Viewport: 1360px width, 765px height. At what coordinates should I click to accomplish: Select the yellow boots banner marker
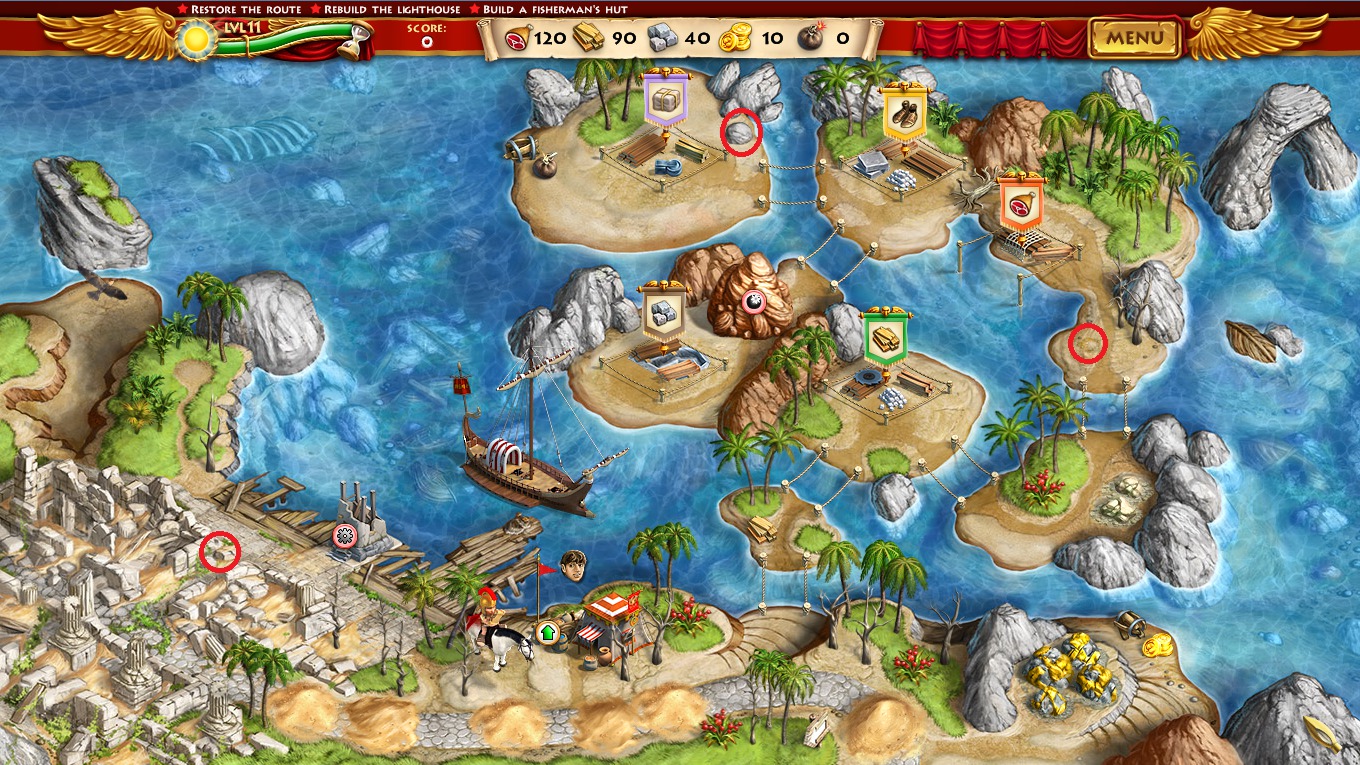click(x=905, y=114)
